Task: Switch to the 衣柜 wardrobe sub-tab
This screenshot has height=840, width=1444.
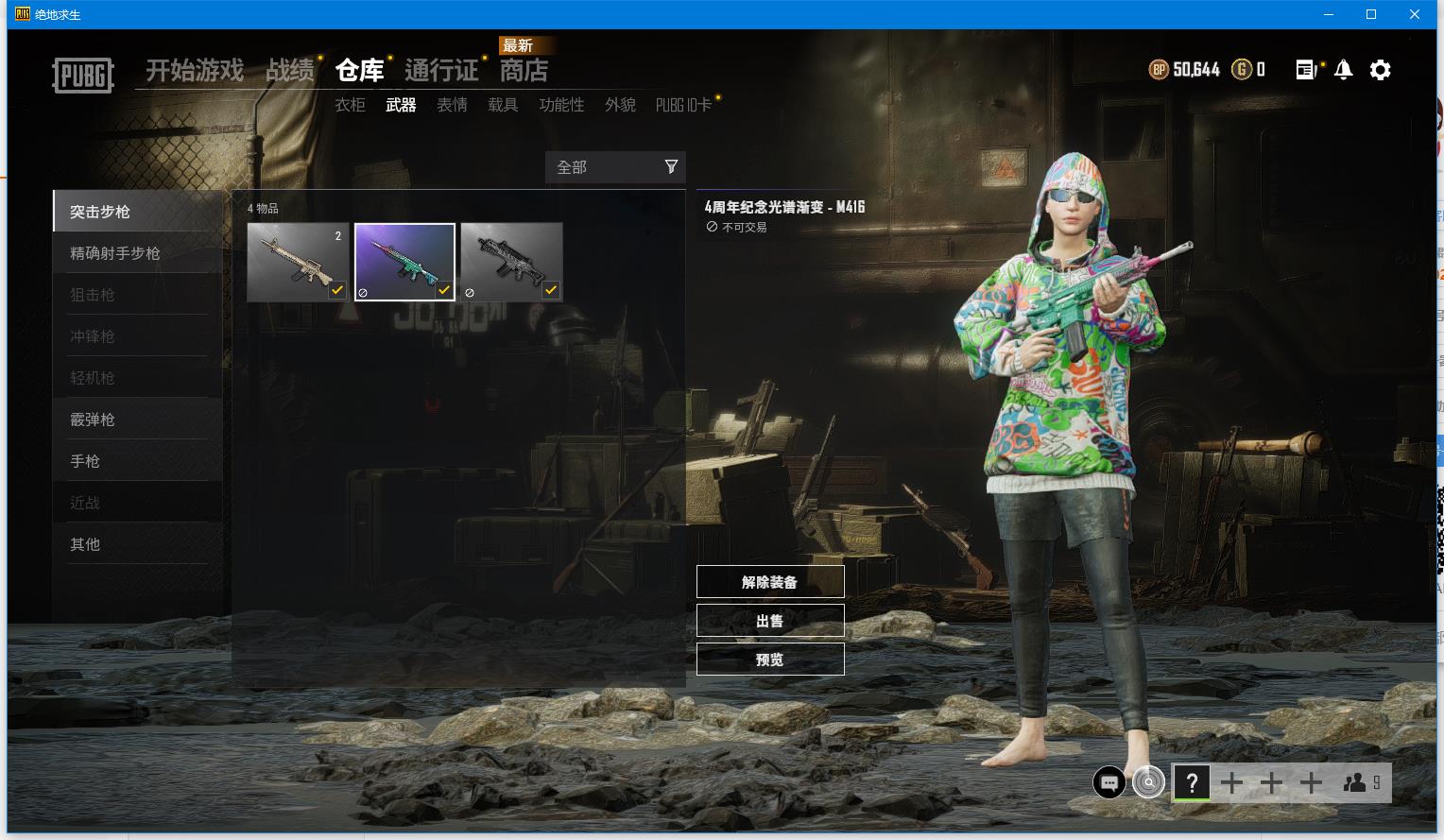Action: point(350,105)
